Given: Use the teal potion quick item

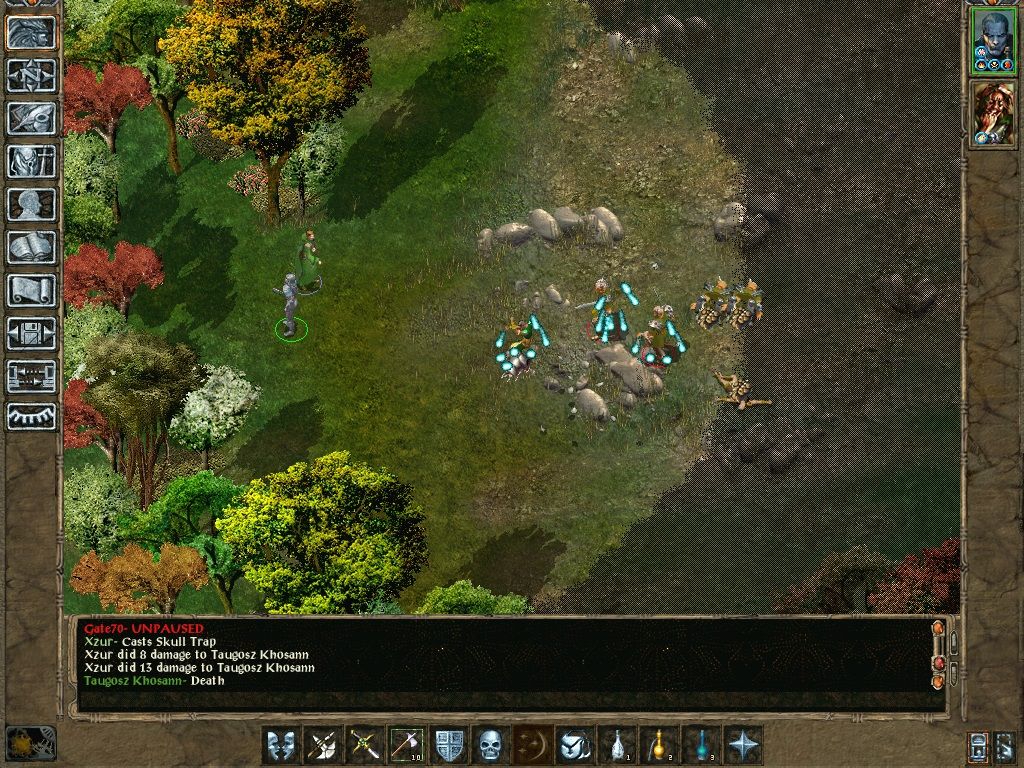Looking at the screenshot, I should click(x=700, y=745).
